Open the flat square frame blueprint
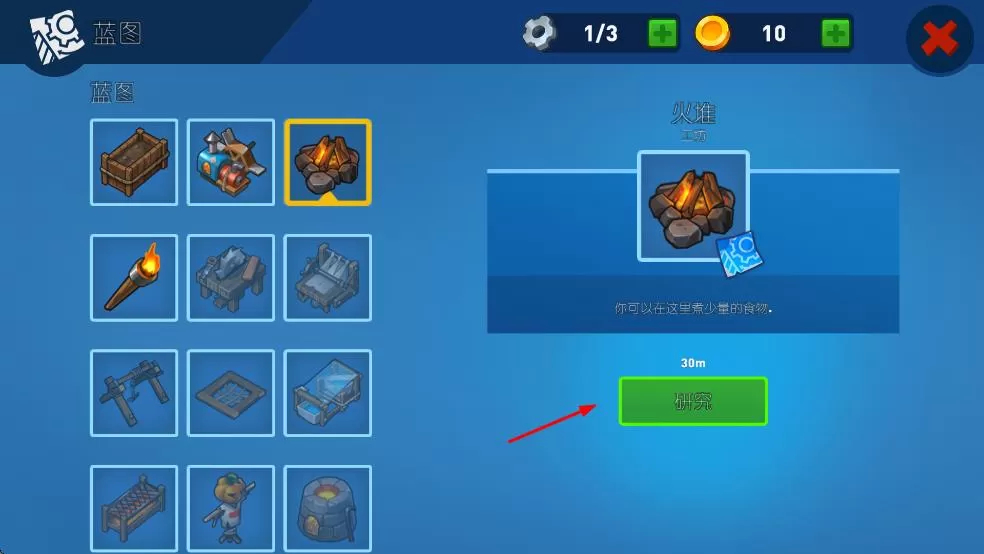The width and height of the screenshot is (984, 554). 231,393
